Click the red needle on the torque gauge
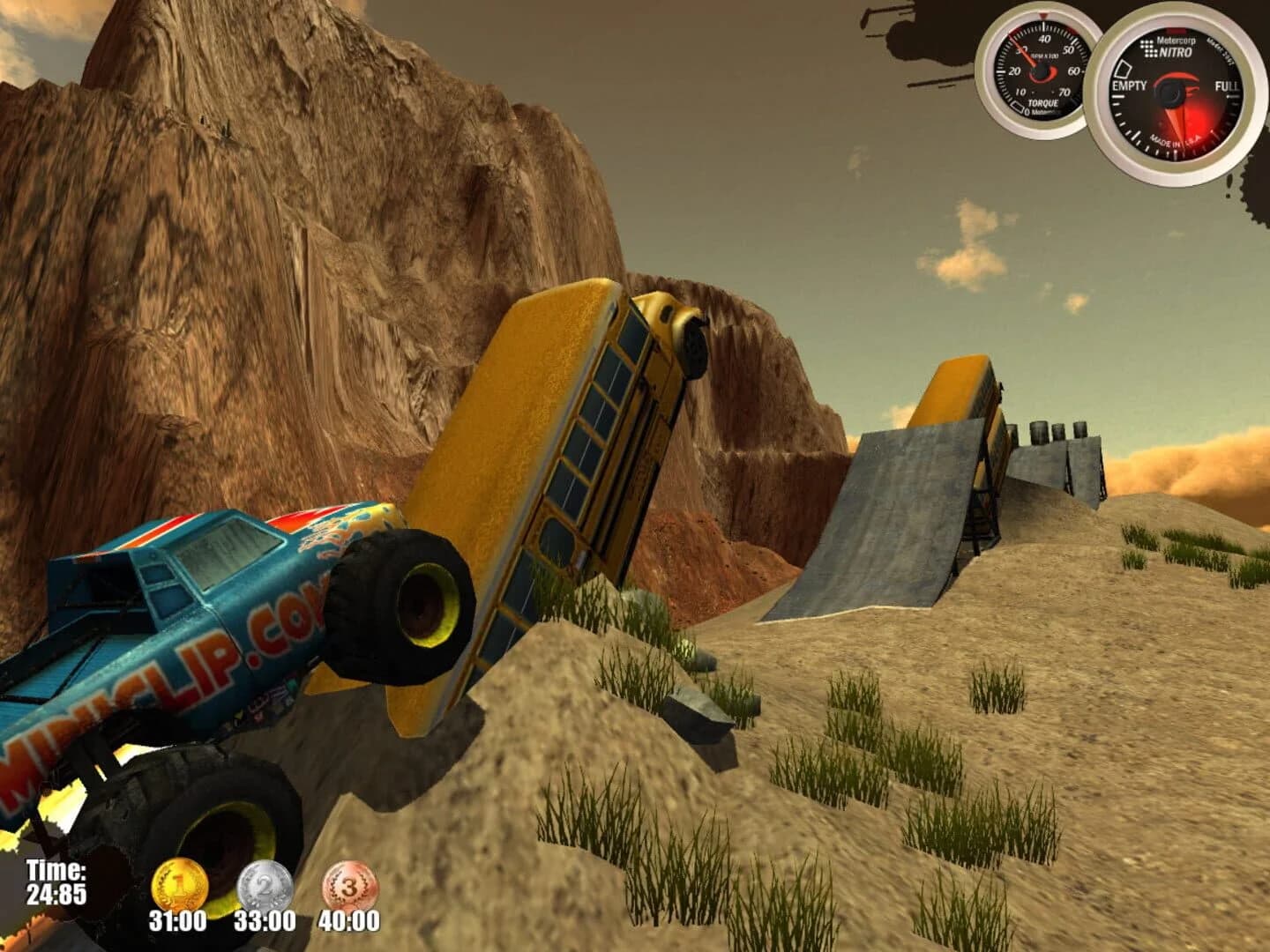 click(x=1024, y=48)
